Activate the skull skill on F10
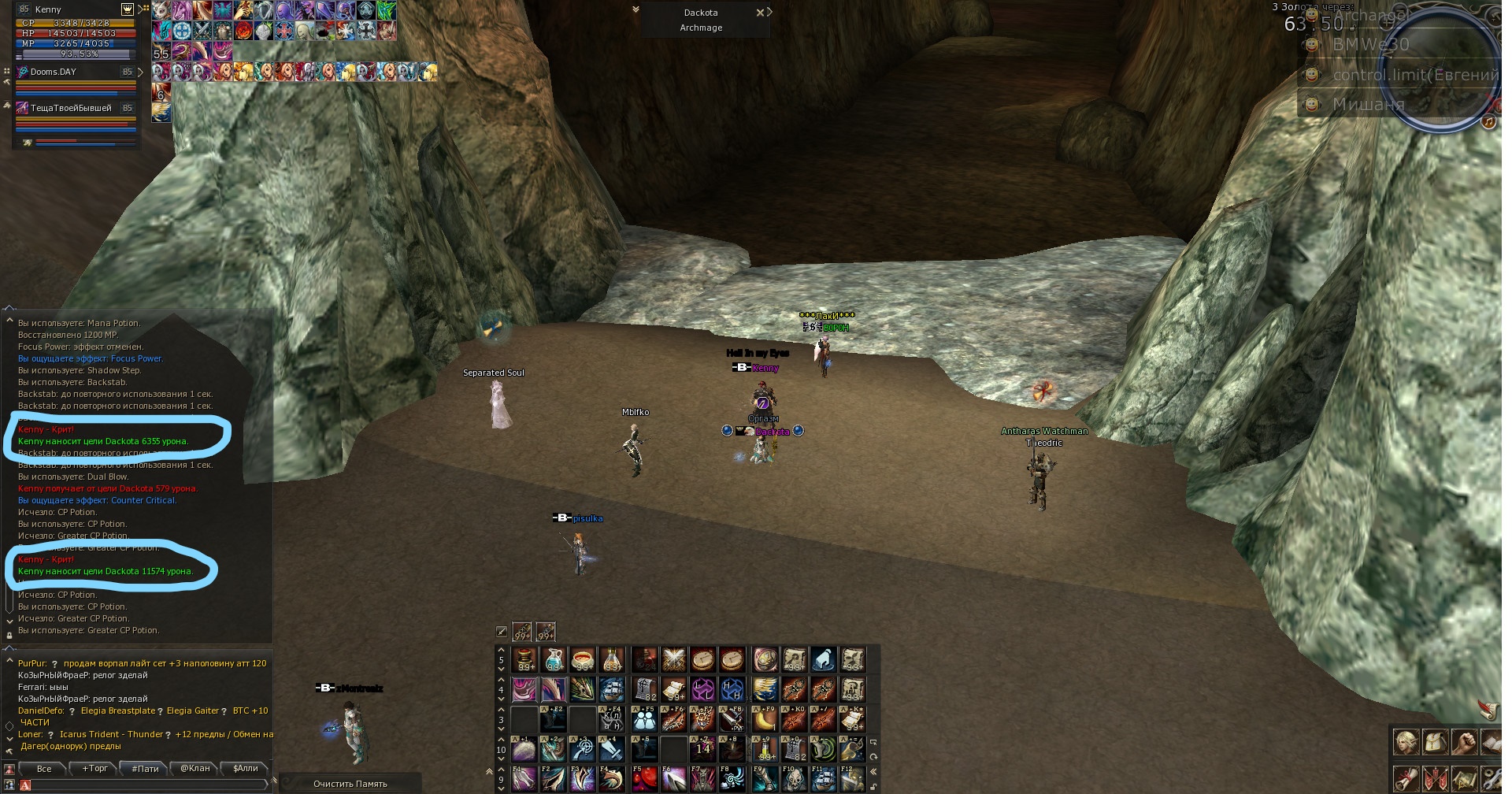This screenshot has height=794, width=1512. click(794, 780)
